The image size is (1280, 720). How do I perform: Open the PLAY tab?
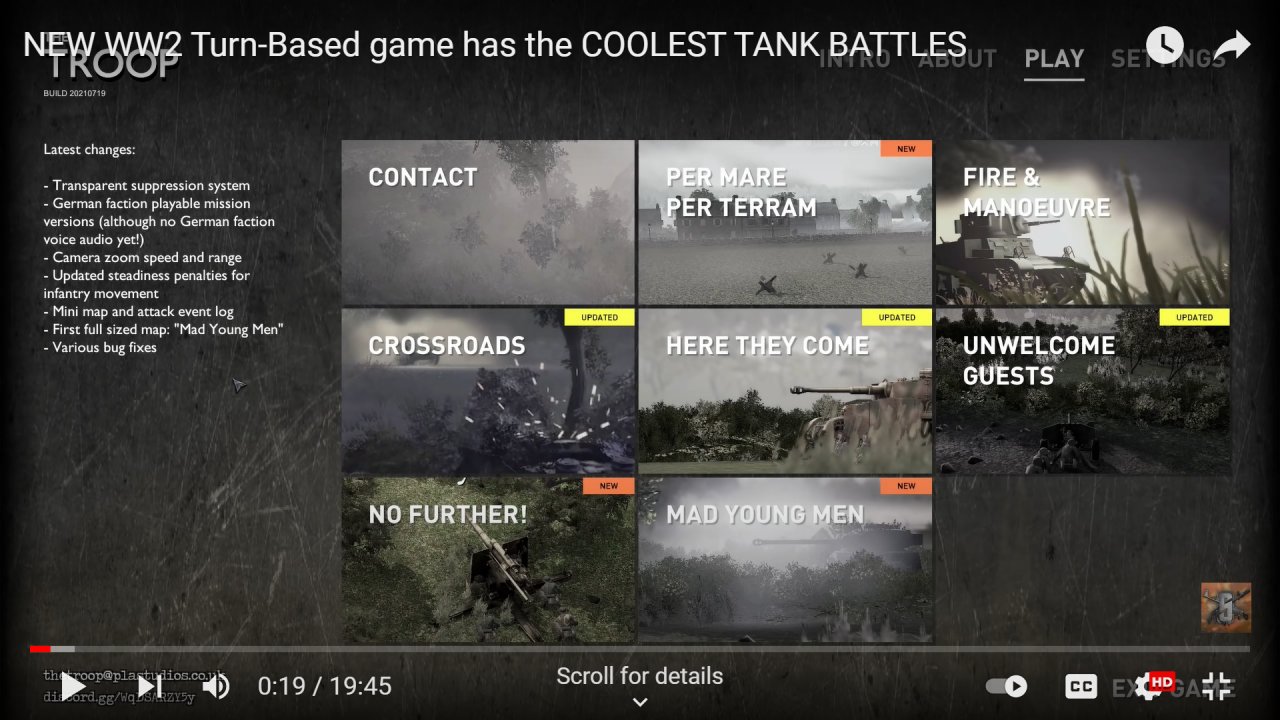click(1054, 59)
